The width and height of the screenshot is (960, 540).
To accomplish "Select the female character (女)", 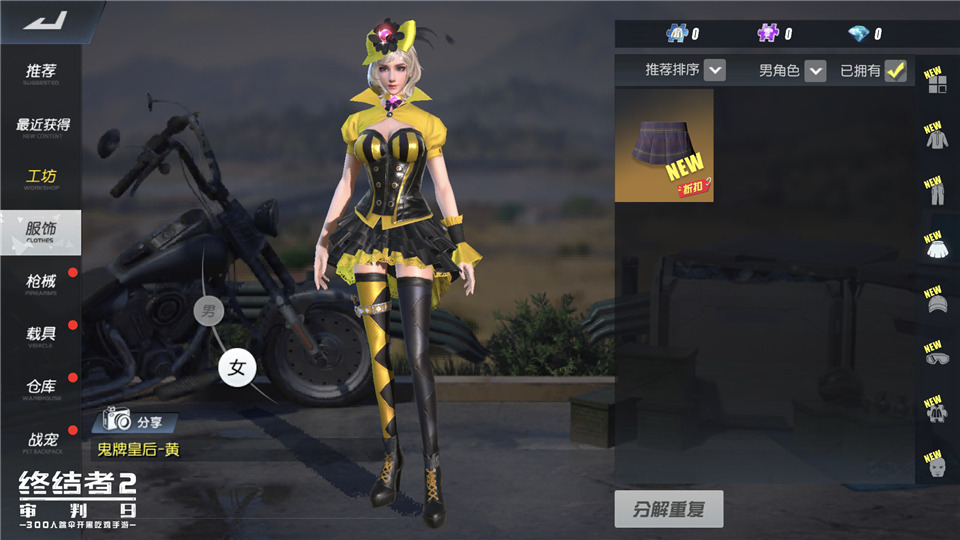I will pyautogui.click(x=237, y=368).
